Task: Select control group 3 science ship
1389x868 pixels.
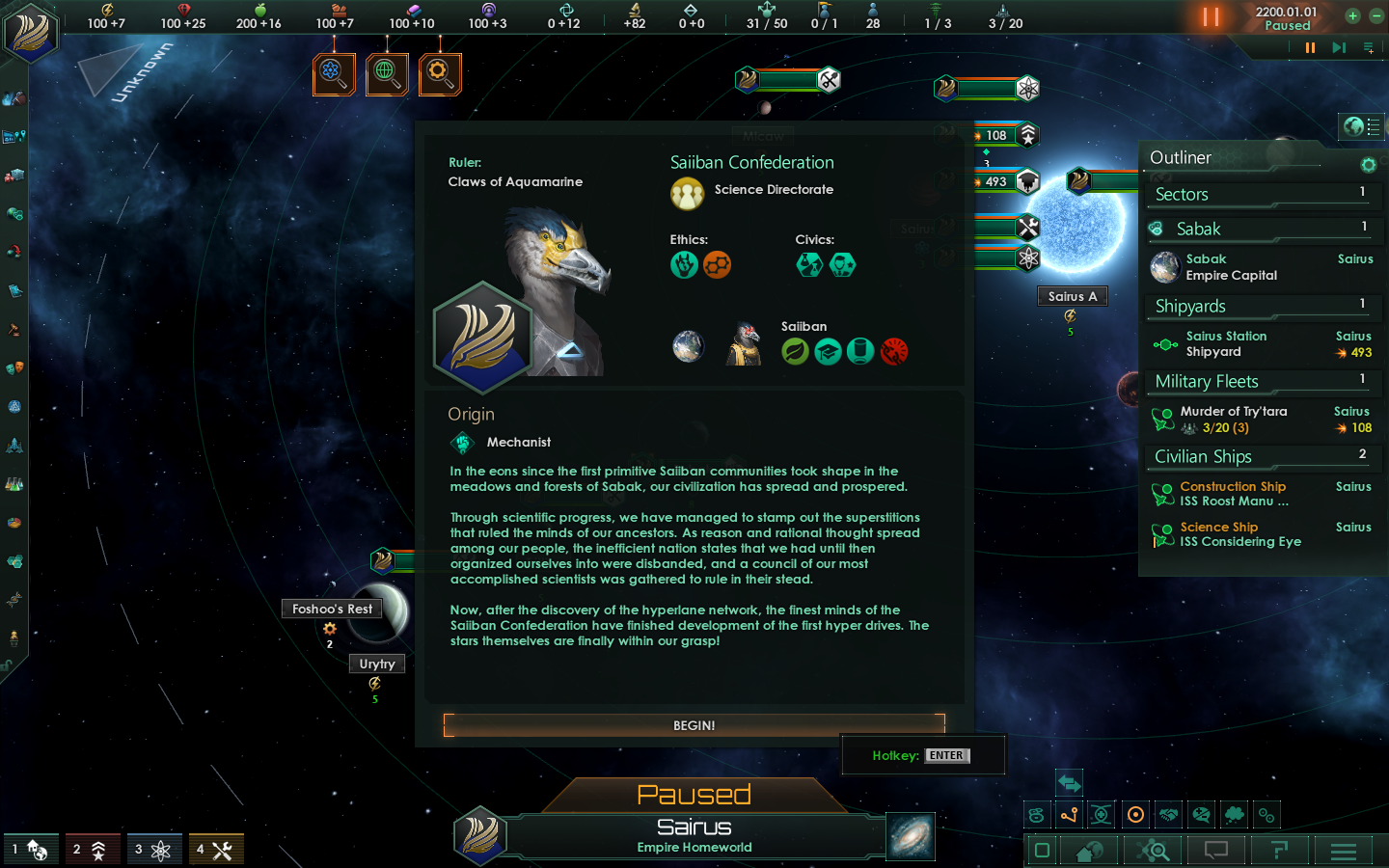Action: [x=153, y=850]
